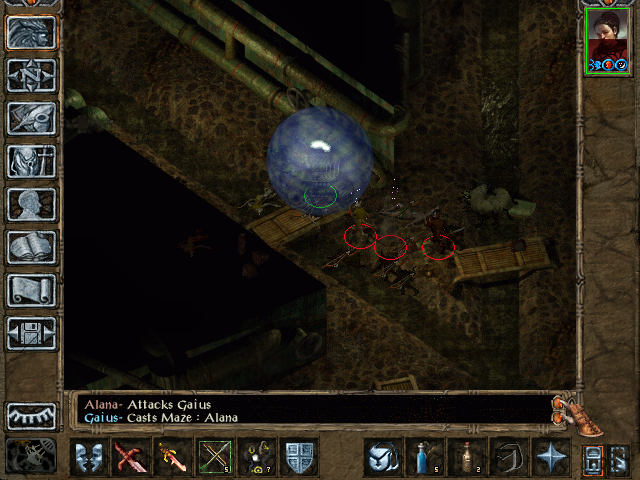Screen dimensions: 640x480
Task: Open the quick spell slot with question mark
Action: coord(257,457)
